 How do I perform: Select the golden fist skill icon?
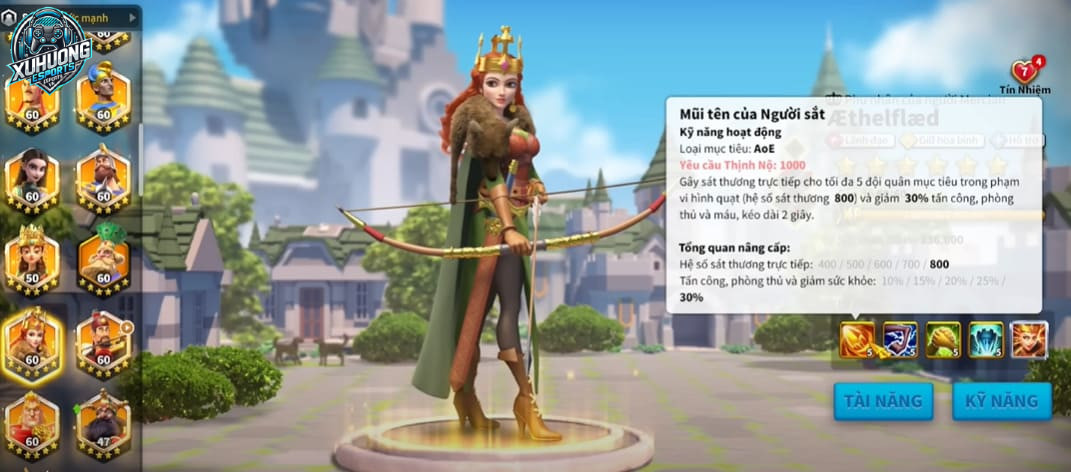point(943,340)
